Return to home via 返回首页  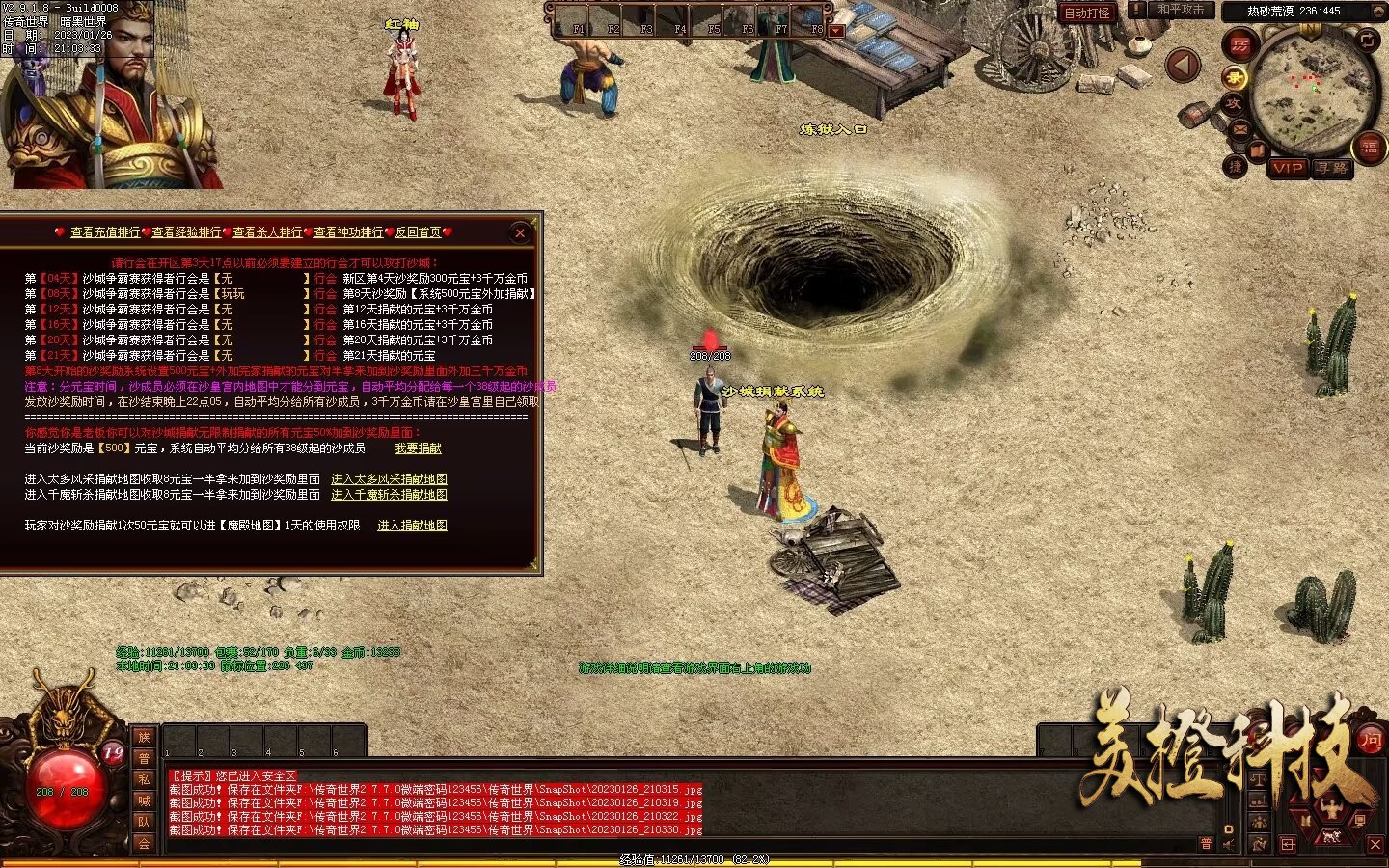pyautogui.click(x=418, y=232)
